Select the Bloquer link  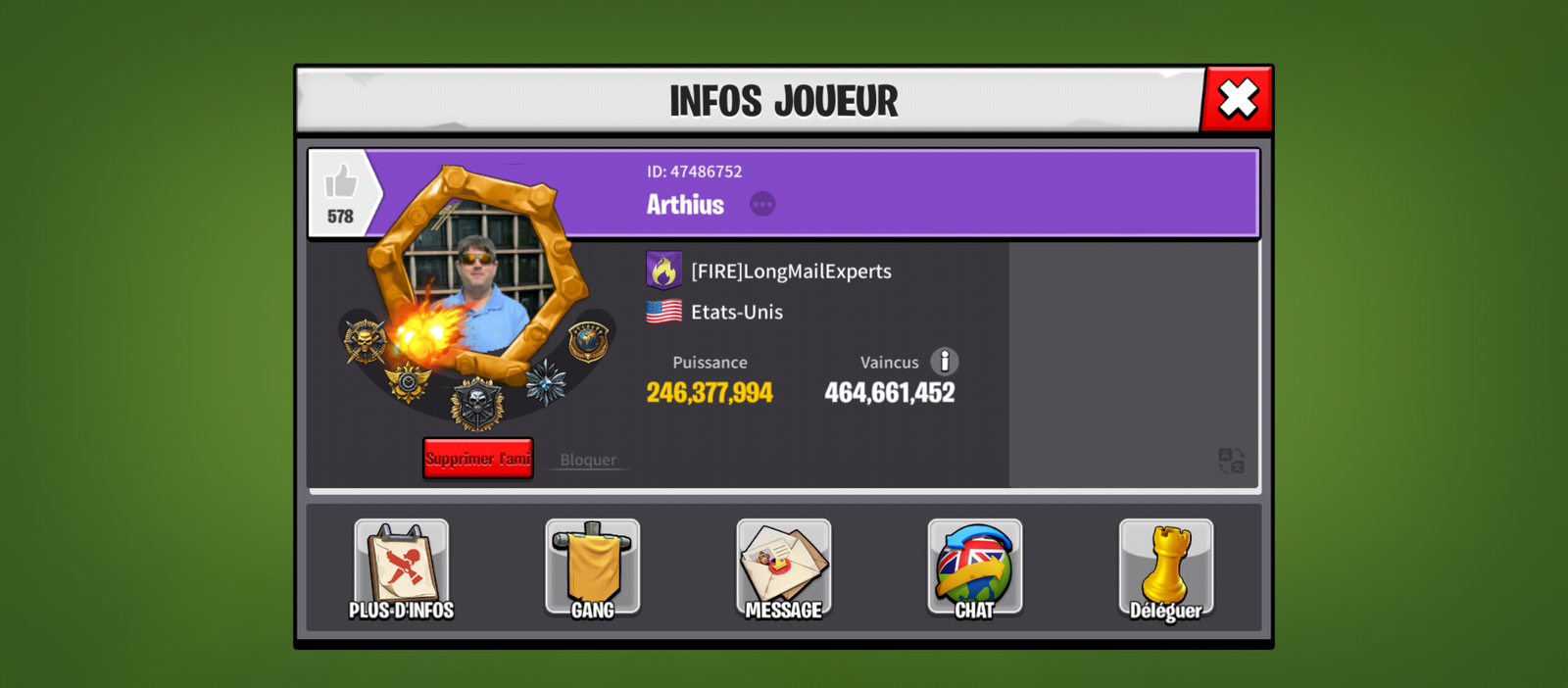(588, 460)
